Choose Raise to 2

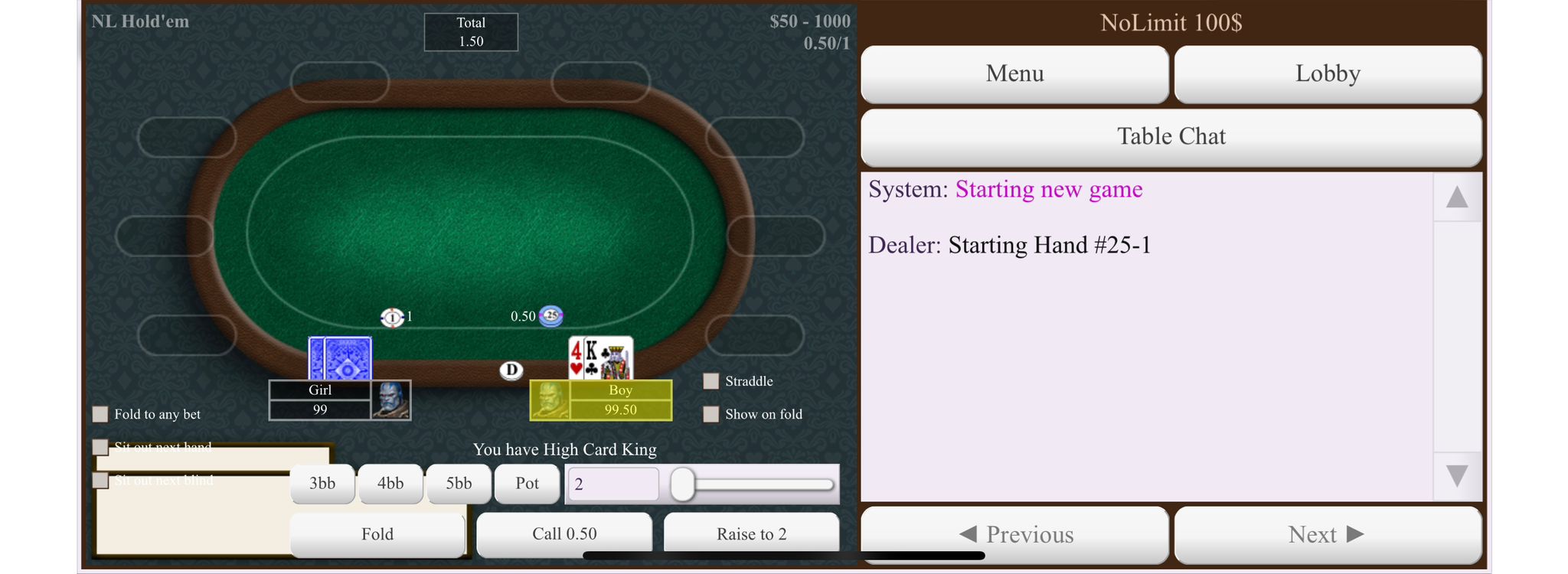pyautogui.click(x=751, y=533)
